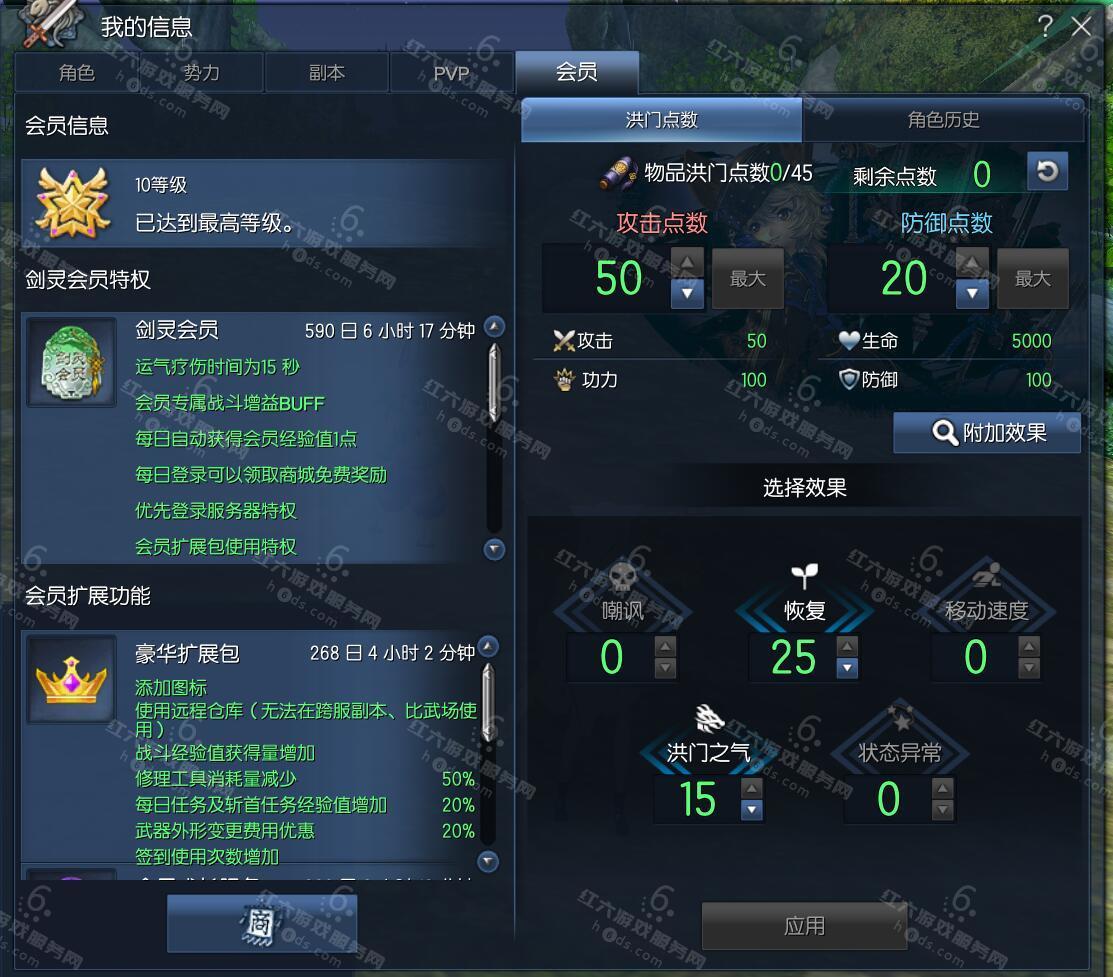This screenshot has width=1113, height=977.
Task: Click 最大 button for 攻击点数
Action: tap(747, 279)
